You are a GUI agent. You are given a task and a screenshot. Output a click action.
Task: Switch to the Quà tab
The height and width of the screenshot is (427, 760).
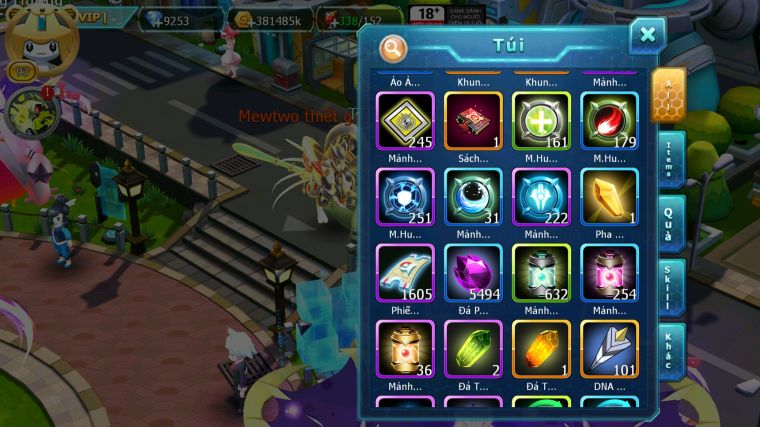tap(669, 224)
